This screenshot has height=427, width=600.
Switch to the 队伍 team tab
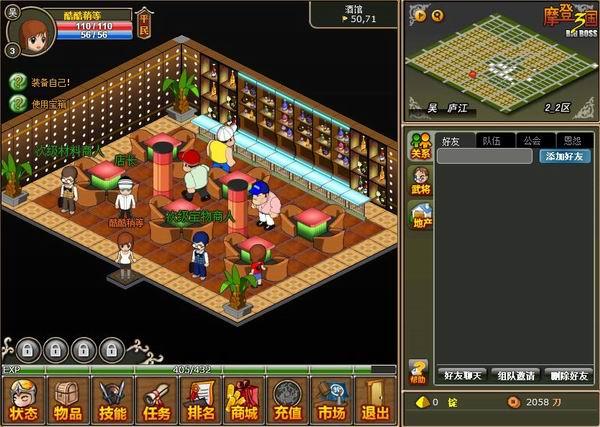coord(490,141)
